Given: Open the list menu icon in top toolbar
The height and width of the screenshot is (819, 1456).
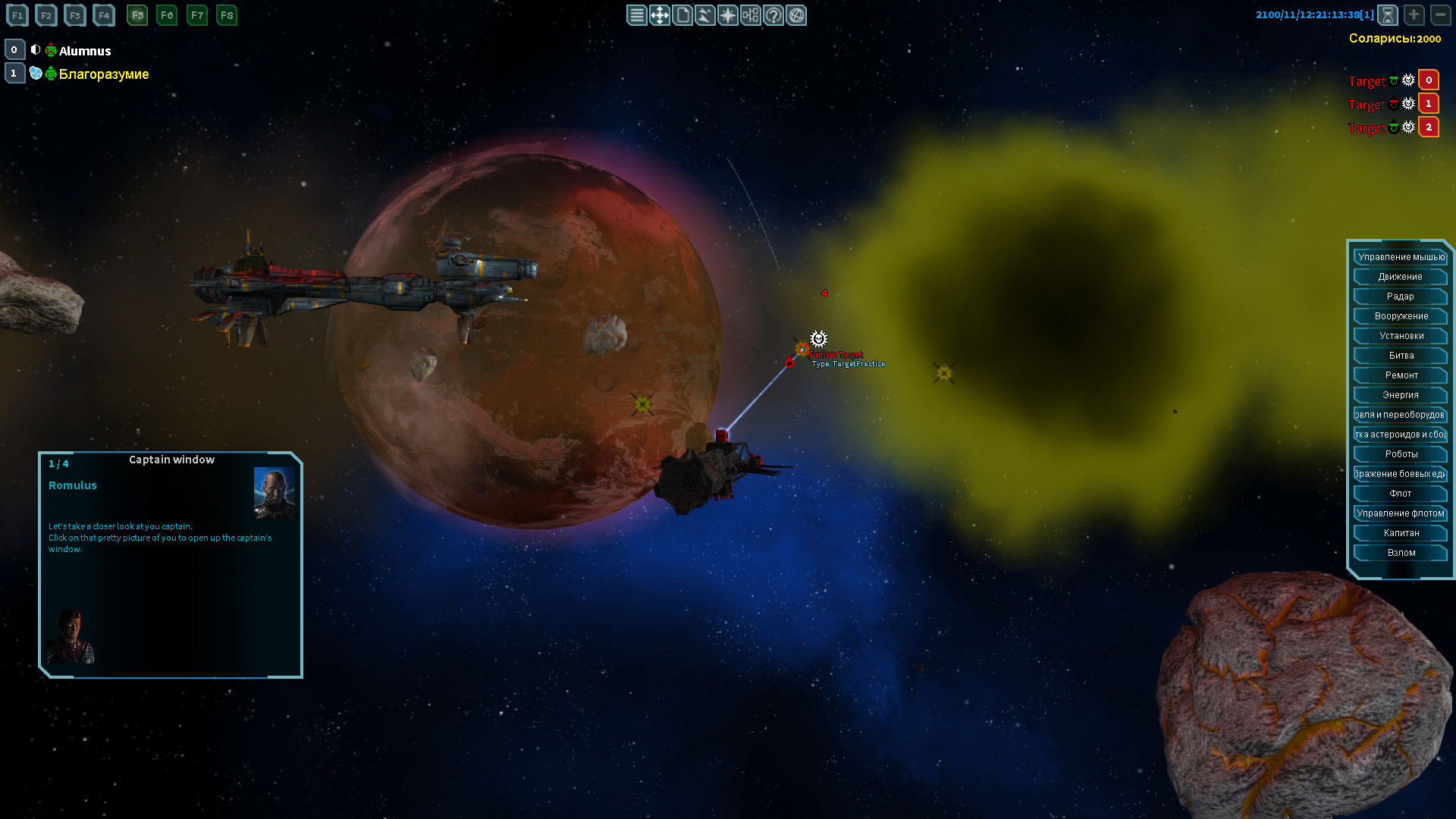Looking at the screenshot, I should (x=636, y=15).
